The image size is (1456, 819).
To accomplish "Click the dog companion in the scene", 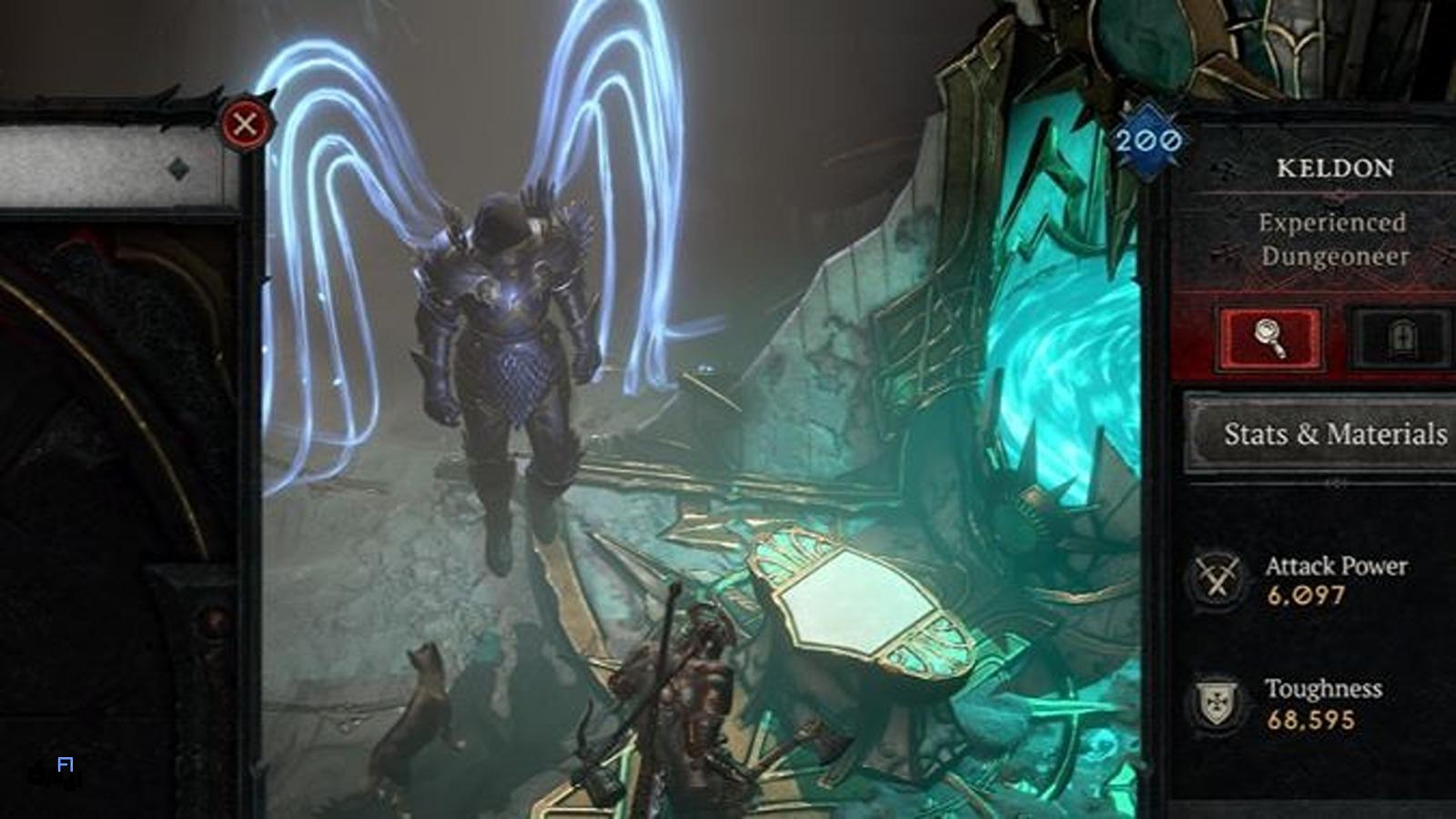I will tap(423, 719).
